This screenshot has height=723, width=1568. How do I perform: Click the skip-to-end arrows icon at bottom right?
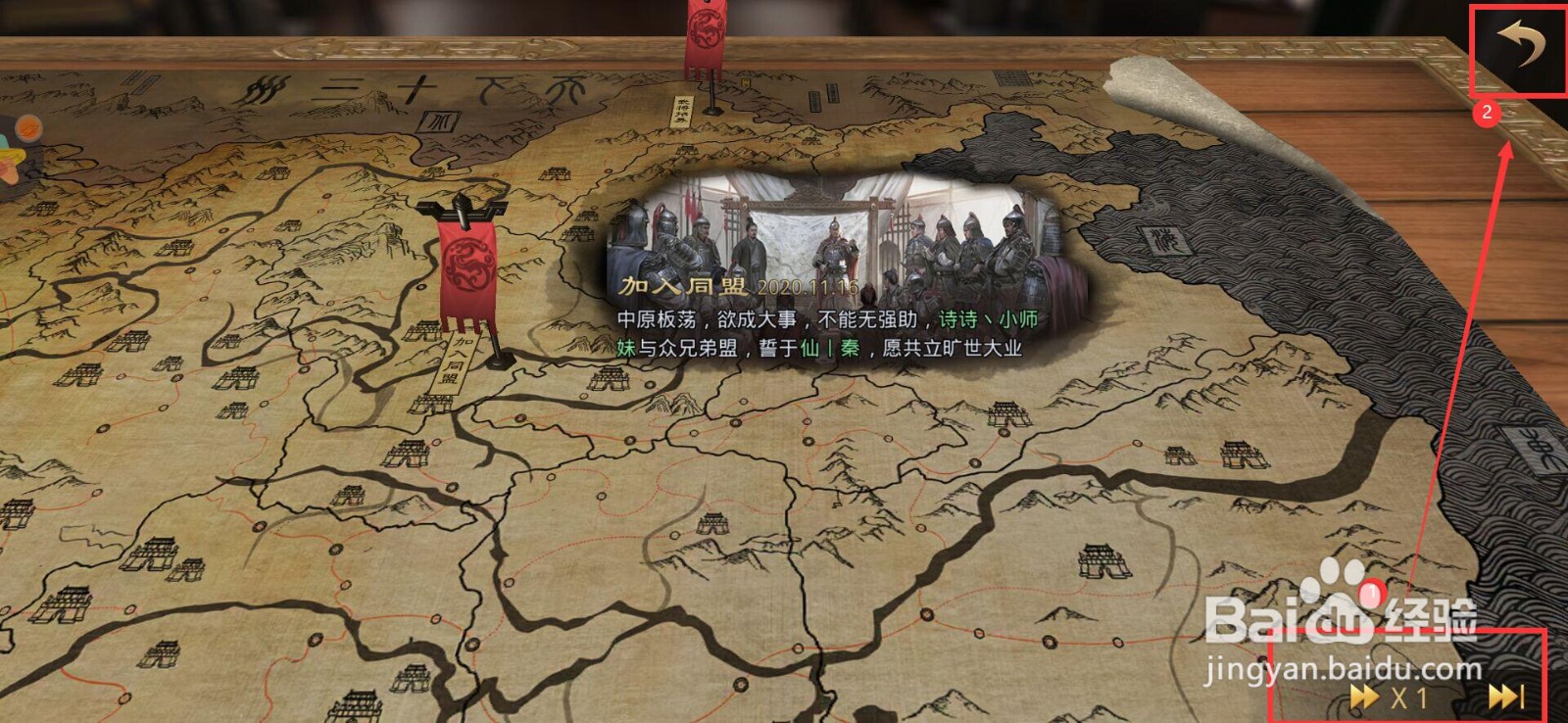1504,696
